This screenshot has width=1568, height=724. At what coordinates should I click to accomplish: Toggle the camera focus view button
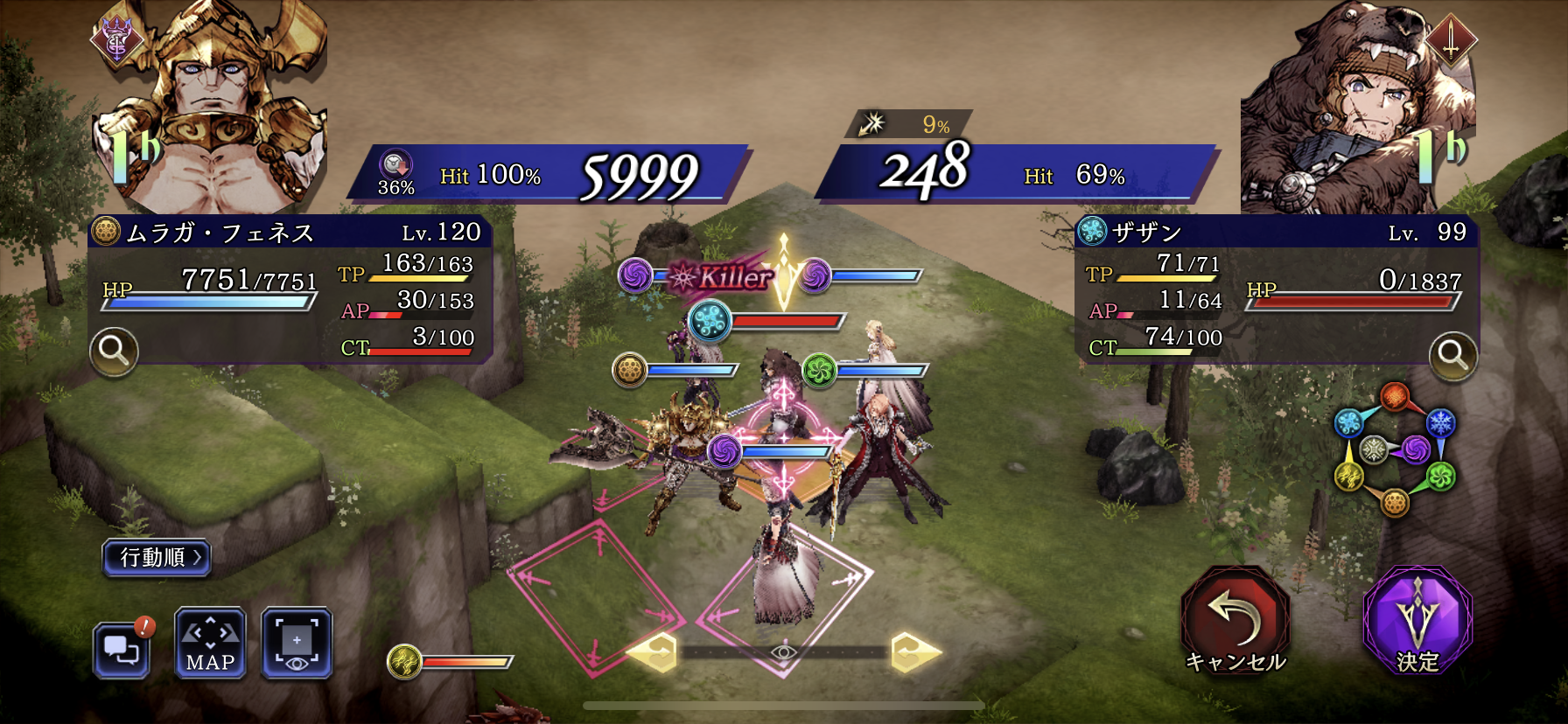point(297,644)
